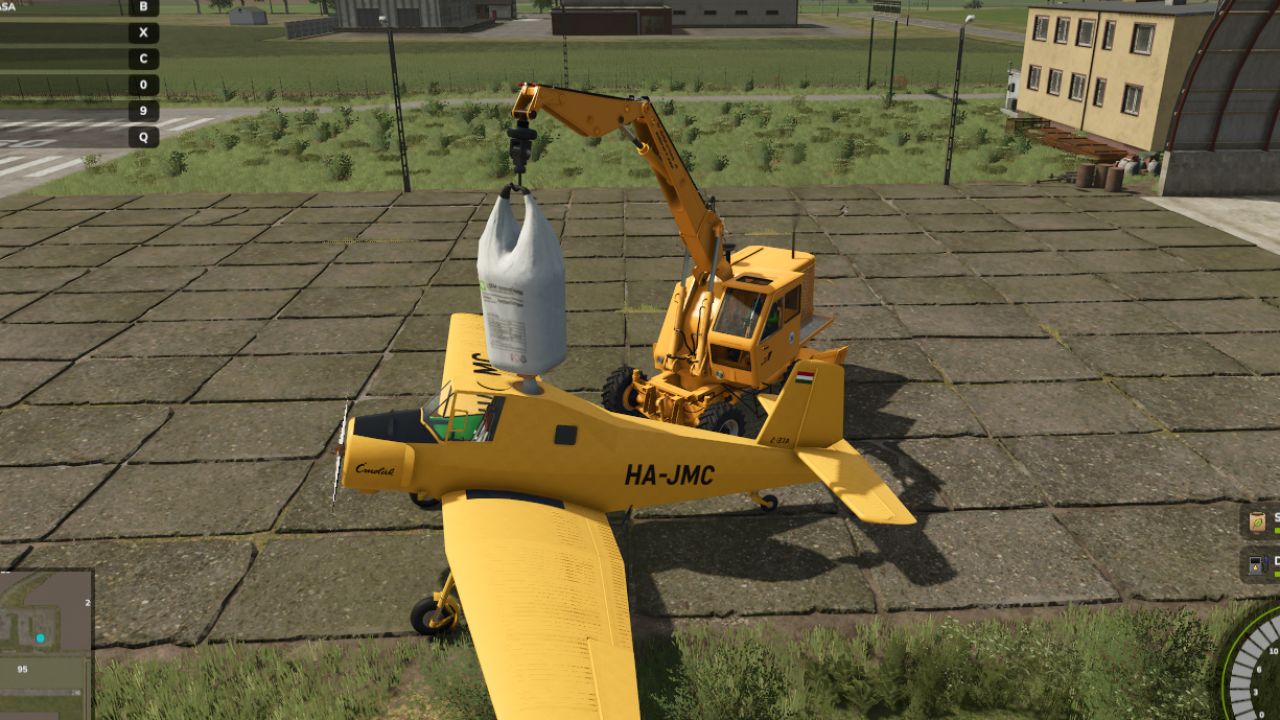1280x720 pixels.
Task: Click the seed bag supply icon
Action: point(1258,522)
